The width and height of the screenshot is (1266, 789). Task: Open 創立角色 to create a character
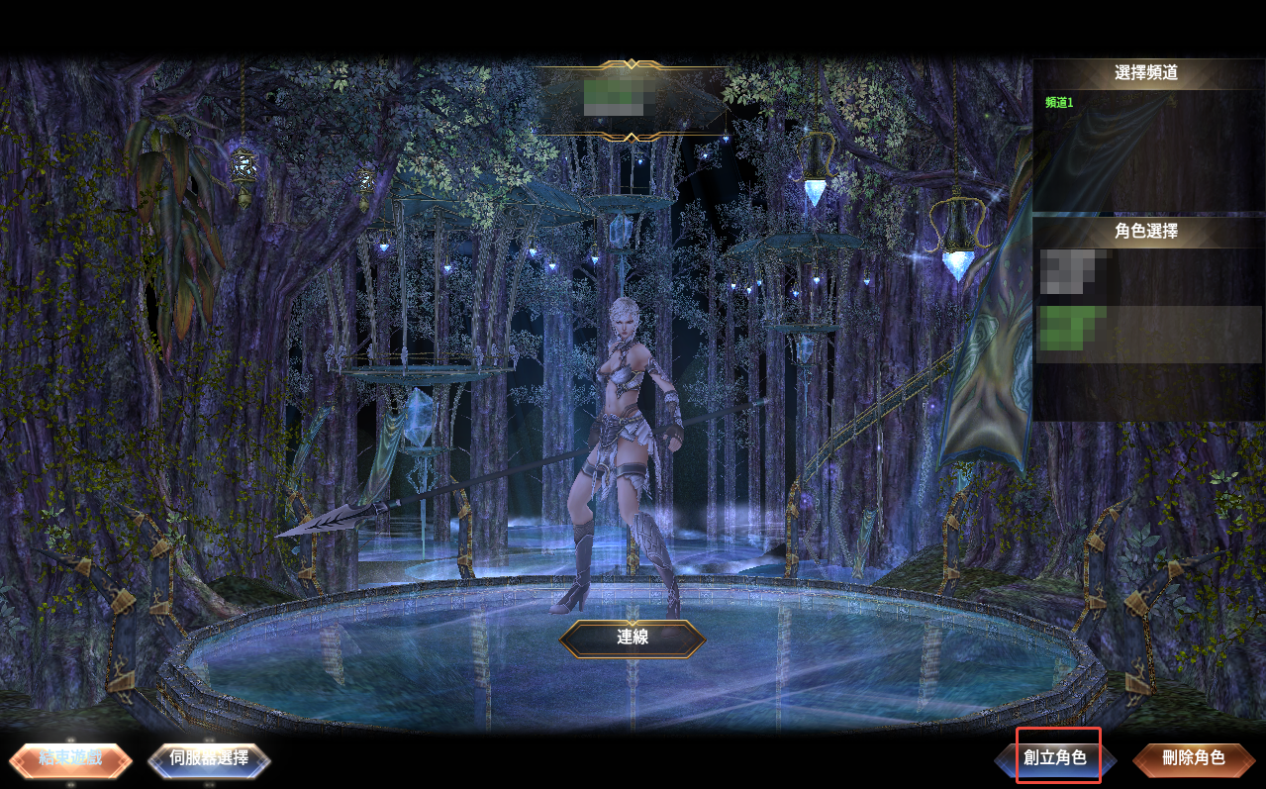1055,758
